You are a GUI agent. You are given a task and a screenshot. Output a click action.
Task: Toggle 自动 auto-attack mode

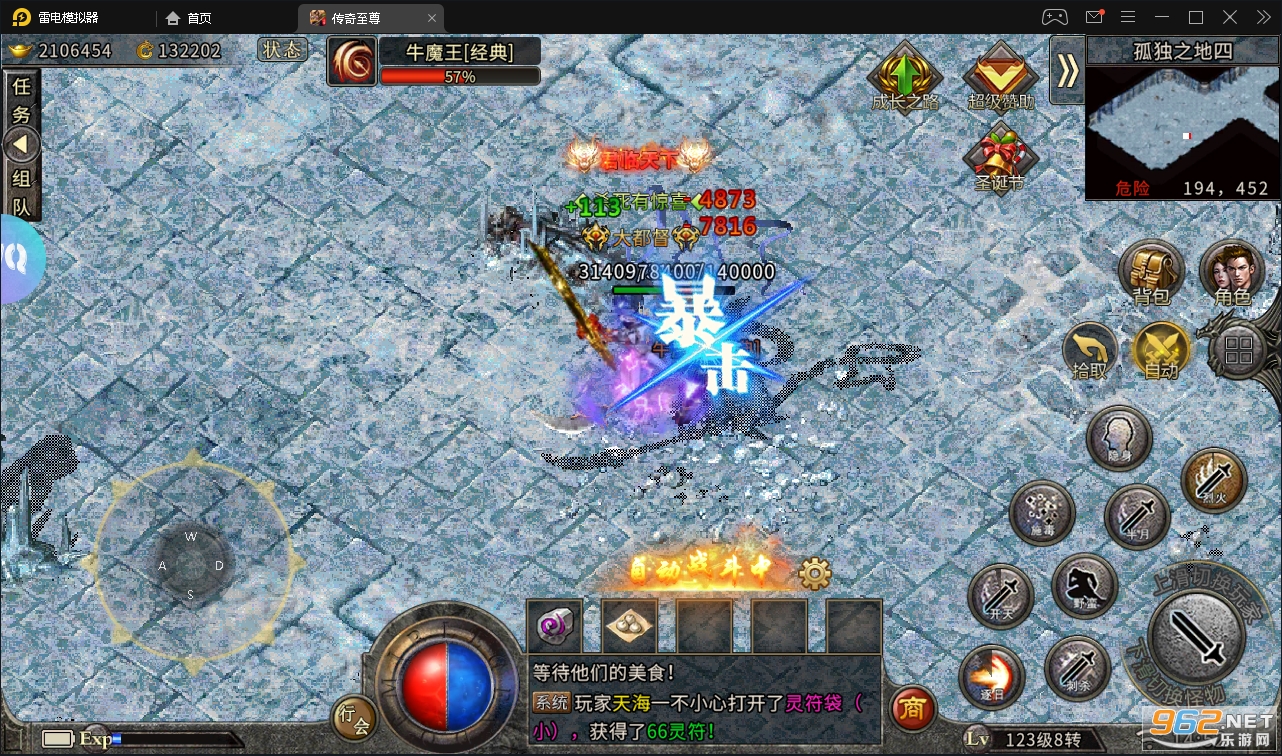click(1163, 352)
